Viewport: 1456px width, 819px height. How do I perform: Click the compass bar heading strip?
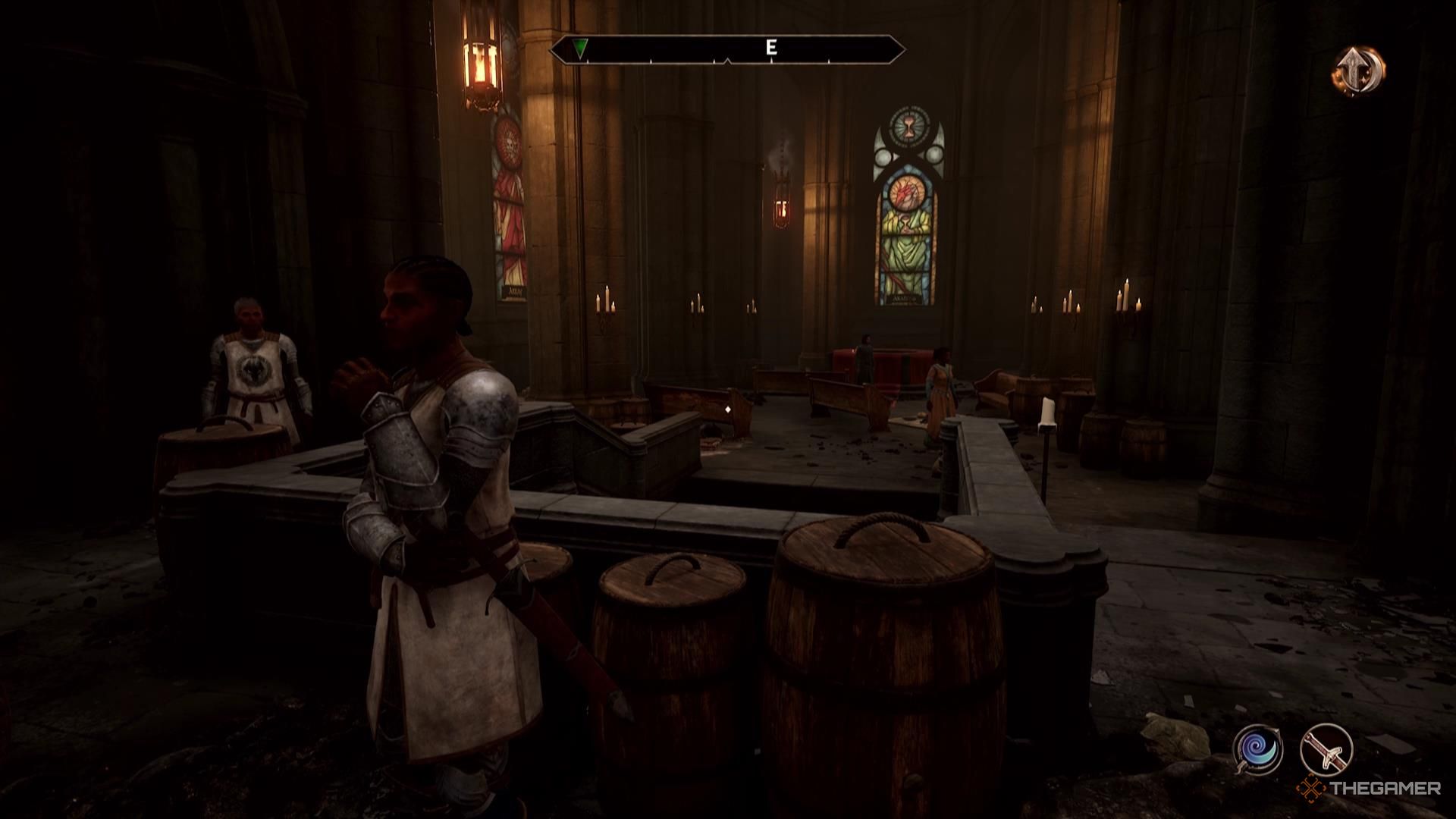click(728, 49)
